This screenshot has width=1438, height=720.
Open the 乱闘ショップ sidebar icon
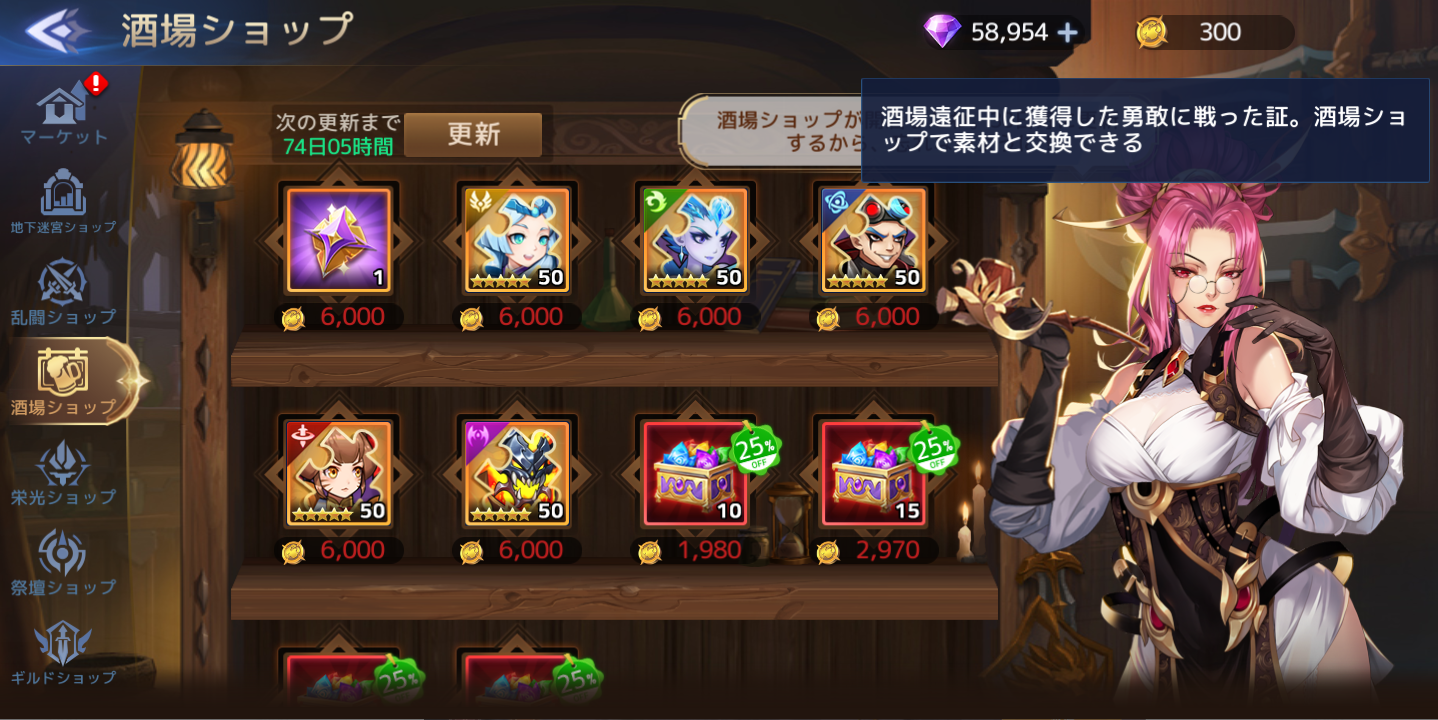point(62,281)
